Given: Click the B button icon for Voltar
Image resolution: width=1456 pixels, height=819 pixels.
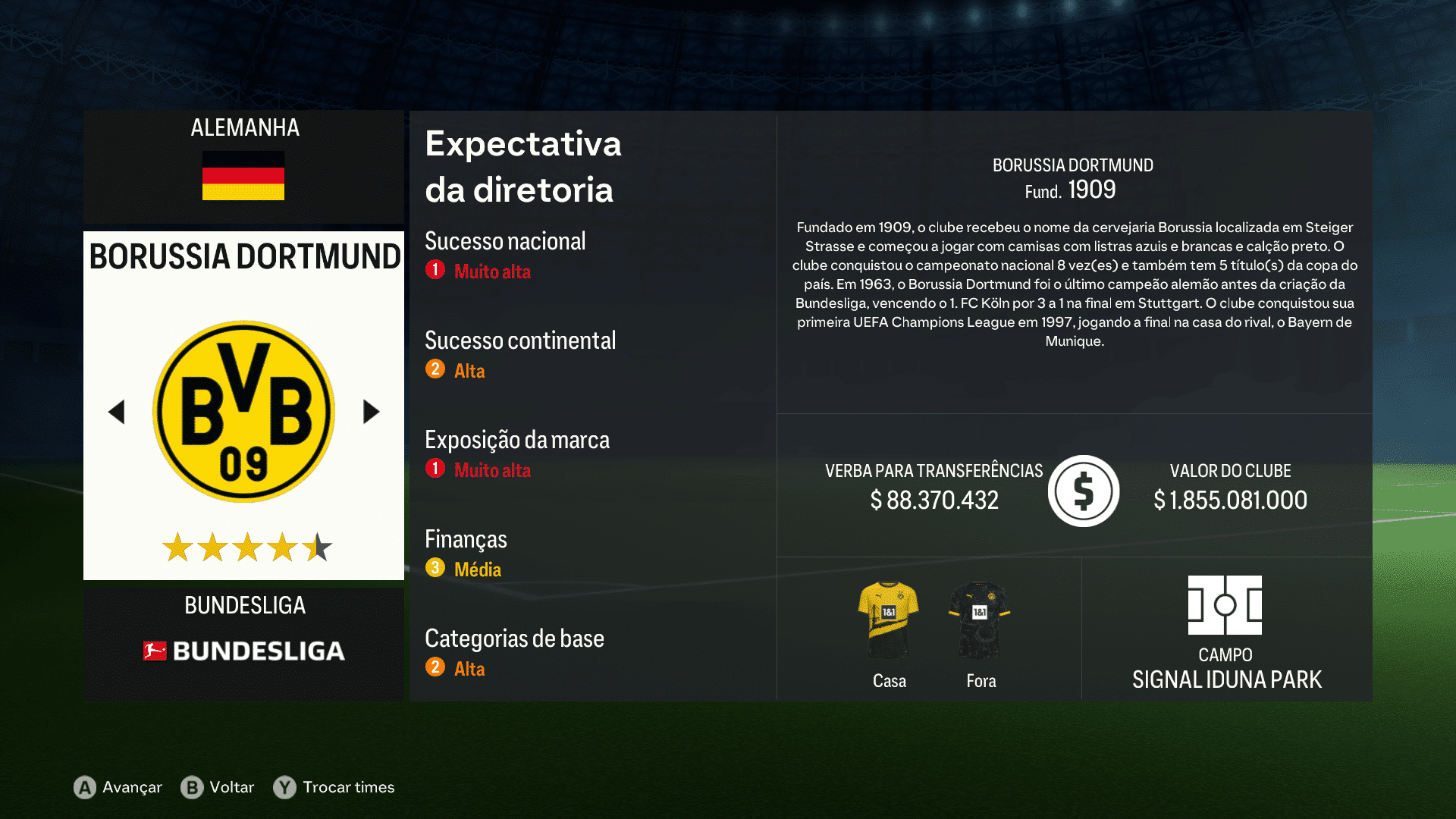Looking at the screenshot, I should coord(192,787).
